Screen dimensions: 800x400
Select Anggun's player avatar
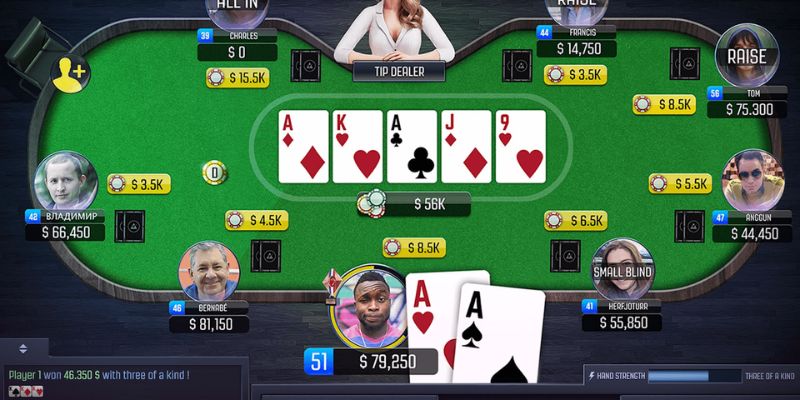coord(751,180)
